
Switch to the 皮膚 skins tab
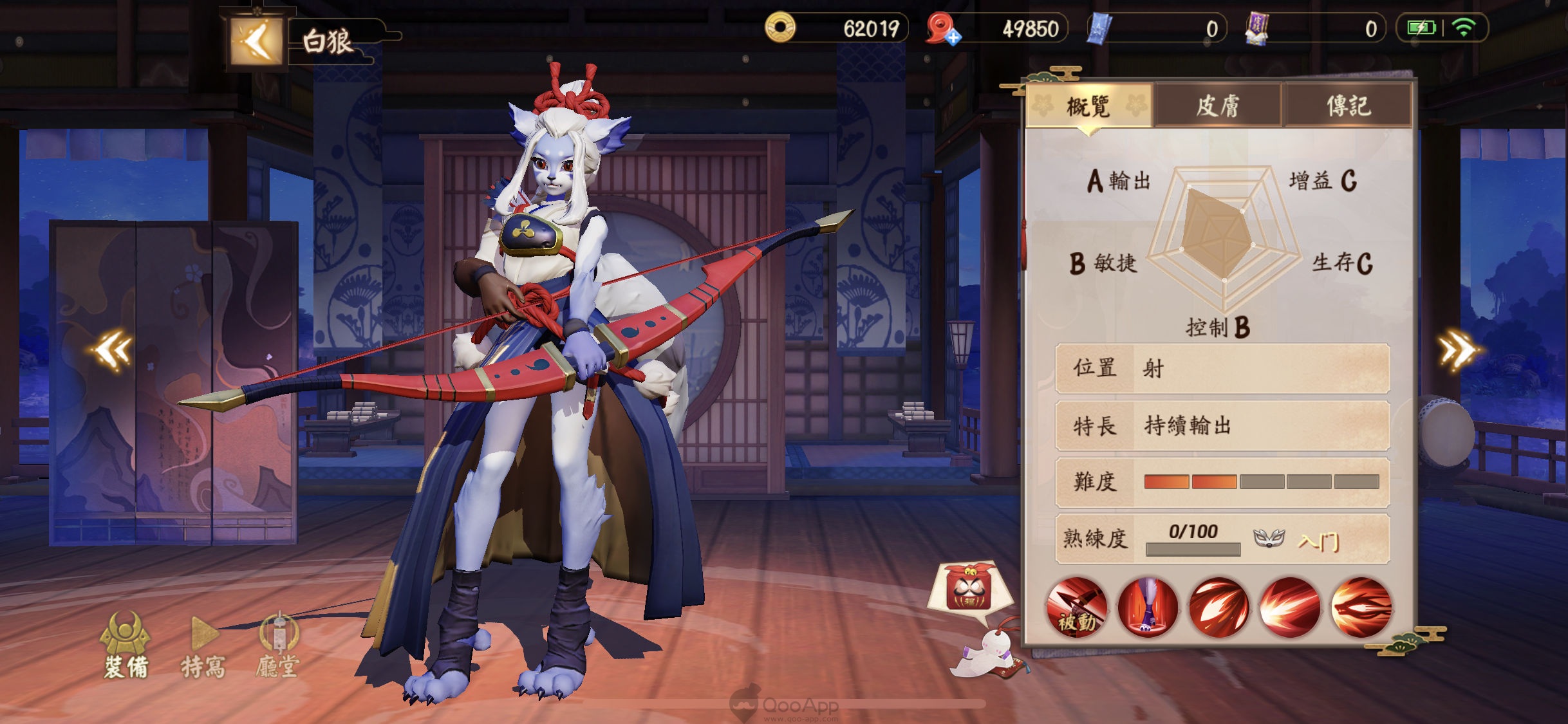coord(1217,106)
